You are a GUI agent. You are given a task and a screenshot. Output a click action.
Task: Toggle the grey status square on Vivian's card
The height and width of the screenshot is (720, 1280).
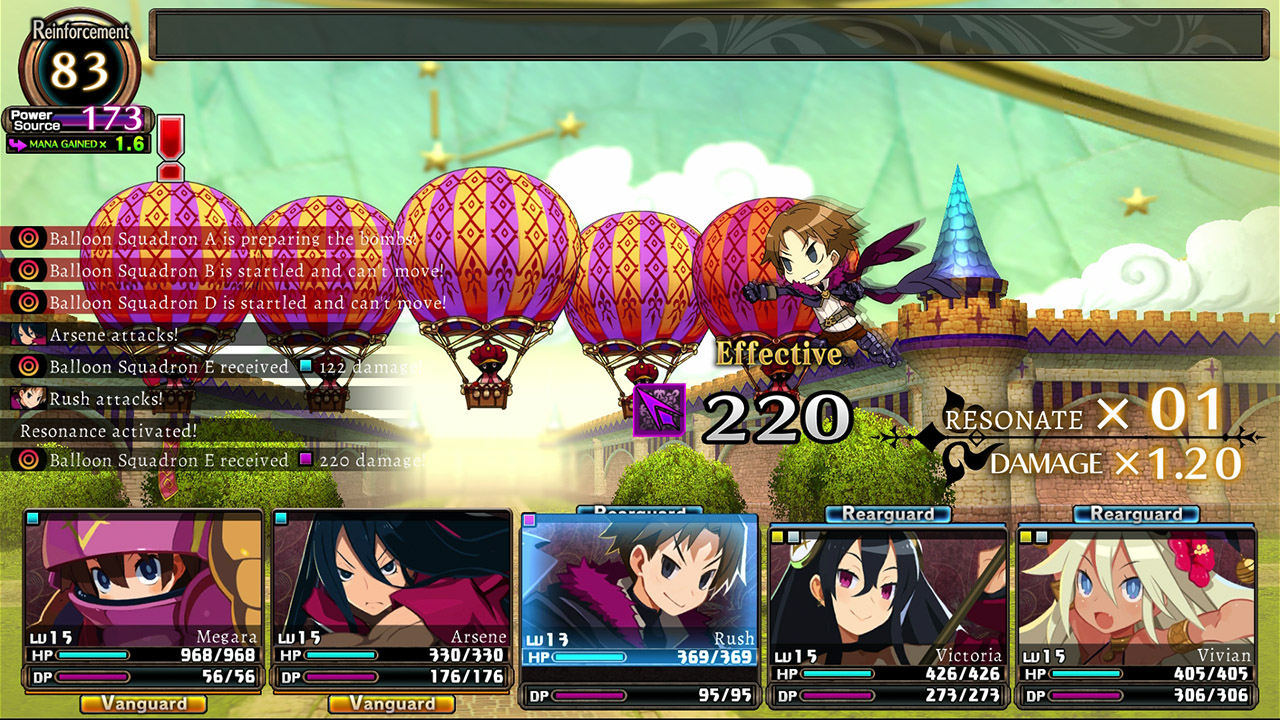pyautogui.click(x=1040, y=537)
